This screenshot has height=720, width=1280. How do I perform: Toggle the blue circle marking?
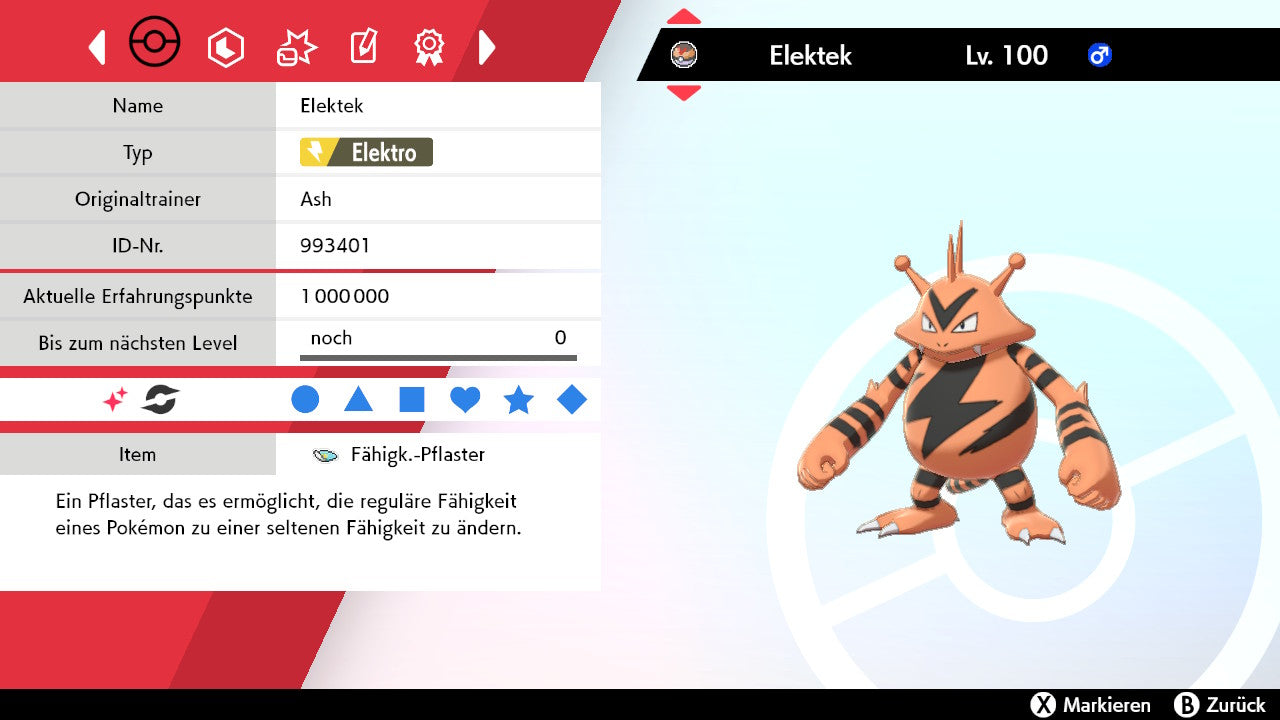pyautogui.click(x=305, y=400)
